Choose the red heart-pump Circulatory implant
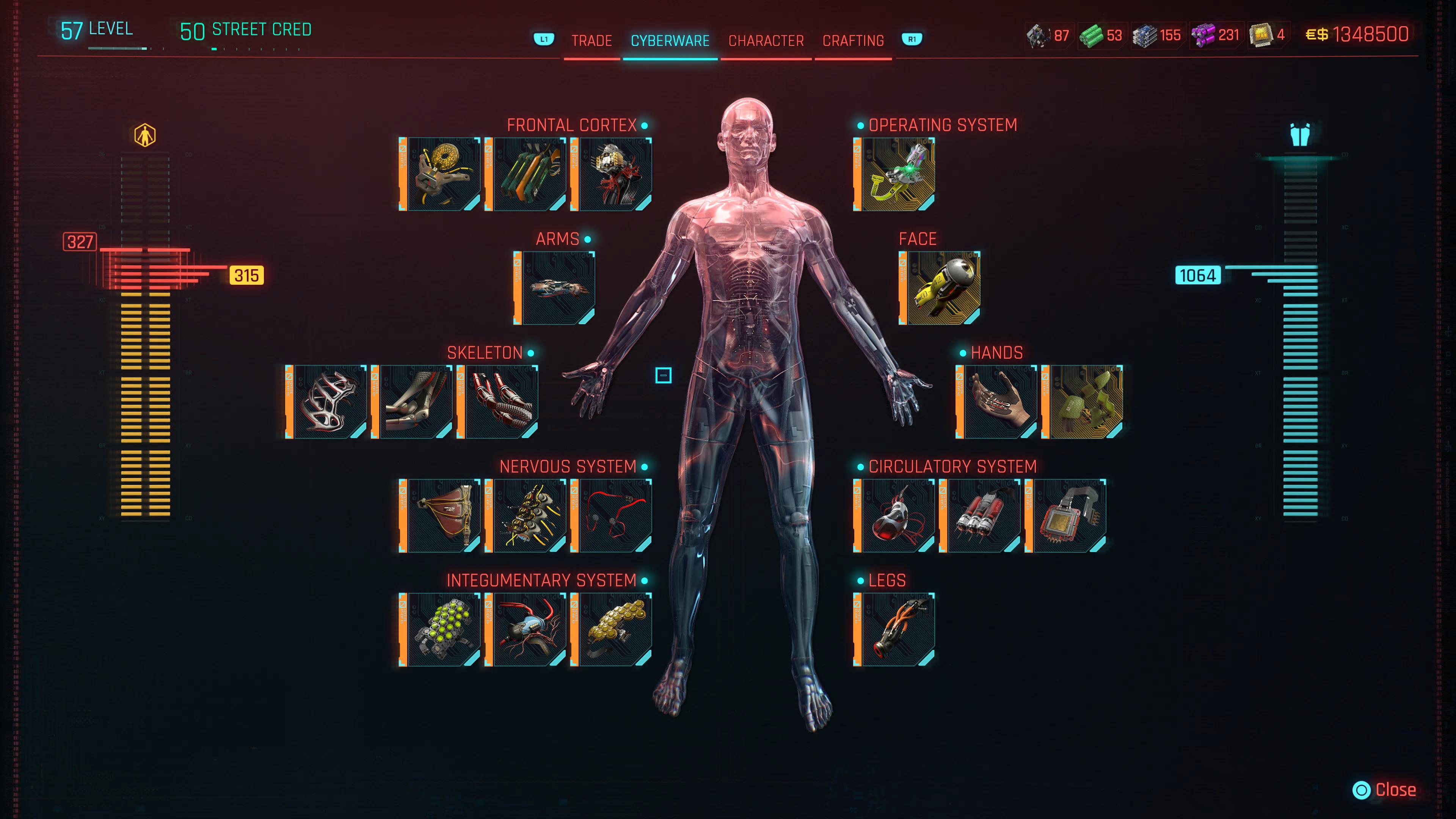Viewport: 1456px width, 819px height. click(x=894, y=516)
